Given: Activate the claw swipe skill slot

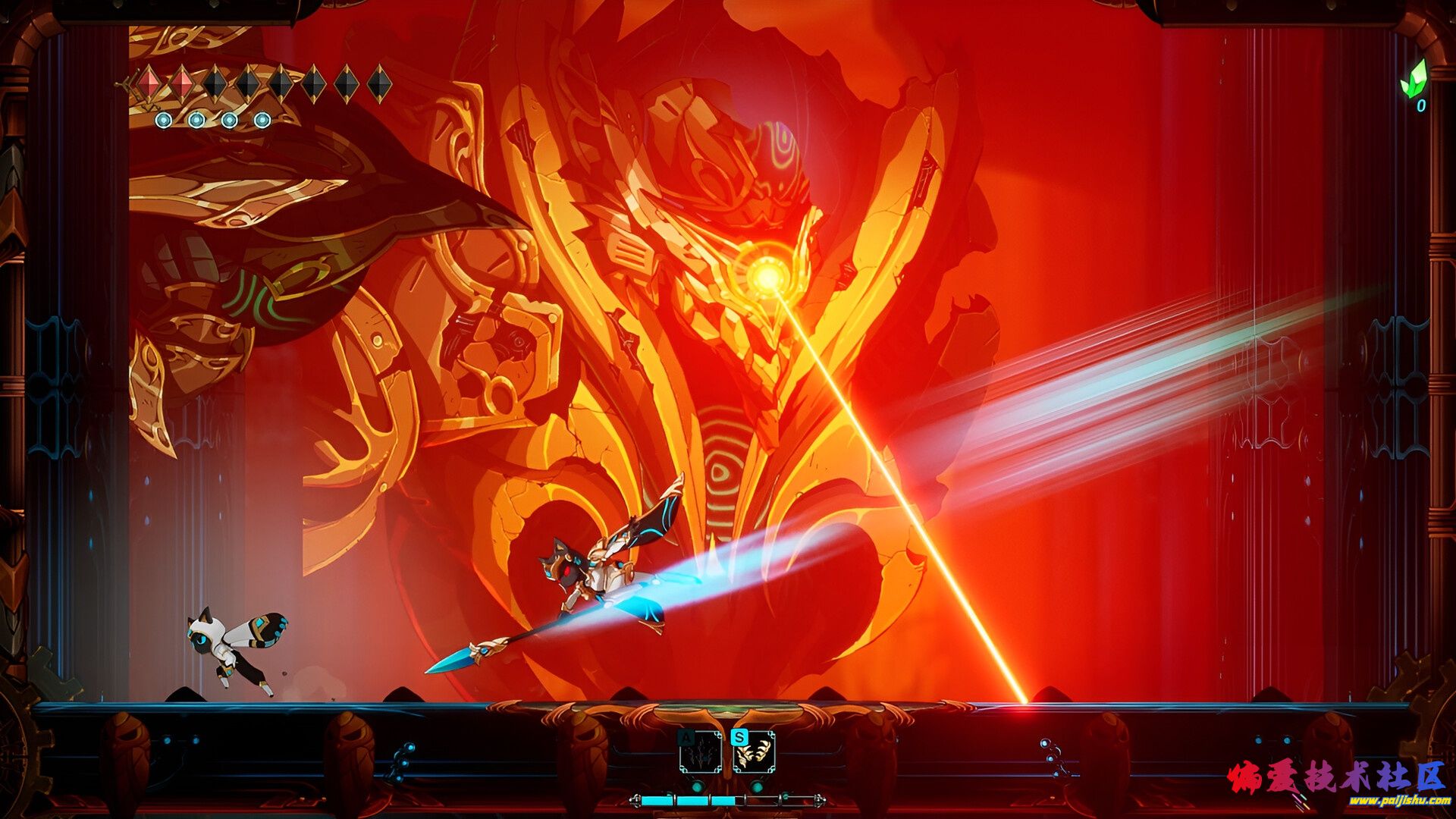Looking at the screenshot, I should [x=754, y=752].
